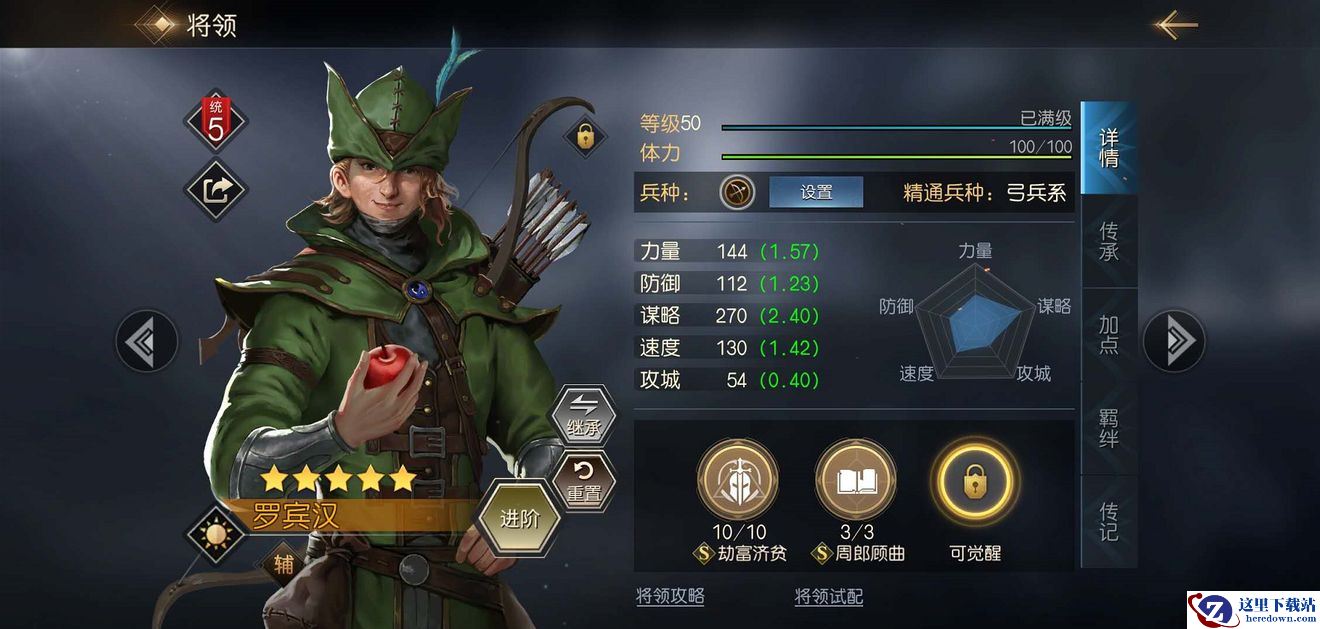View the previous general
The image size is (1320, 629).
(146, 341)
